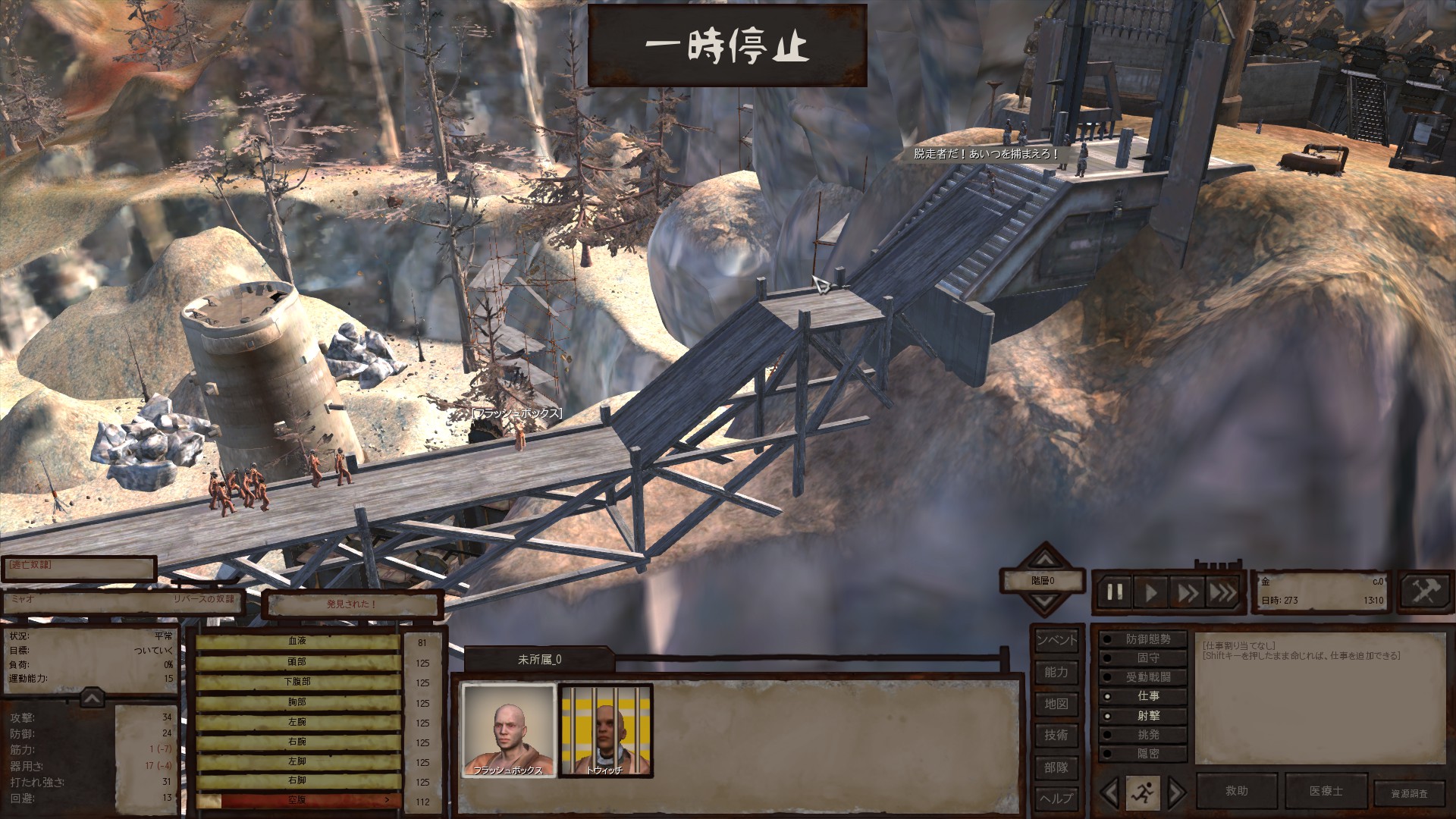Open the 地図 (map) screen
This screenshot has width=1456, height=819.
pos(1056,704)
